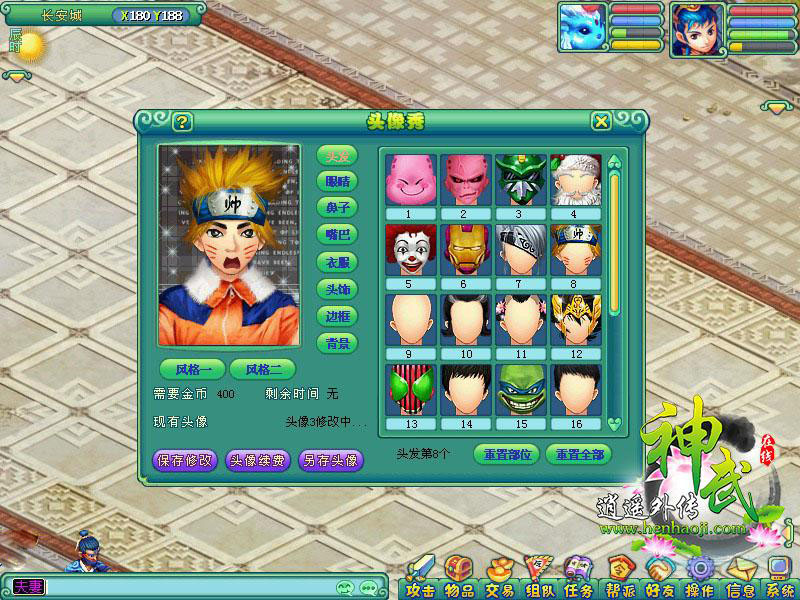Choose 另存头像 save avatar as
Screen dimensions: 800x600
coord(330,461)
